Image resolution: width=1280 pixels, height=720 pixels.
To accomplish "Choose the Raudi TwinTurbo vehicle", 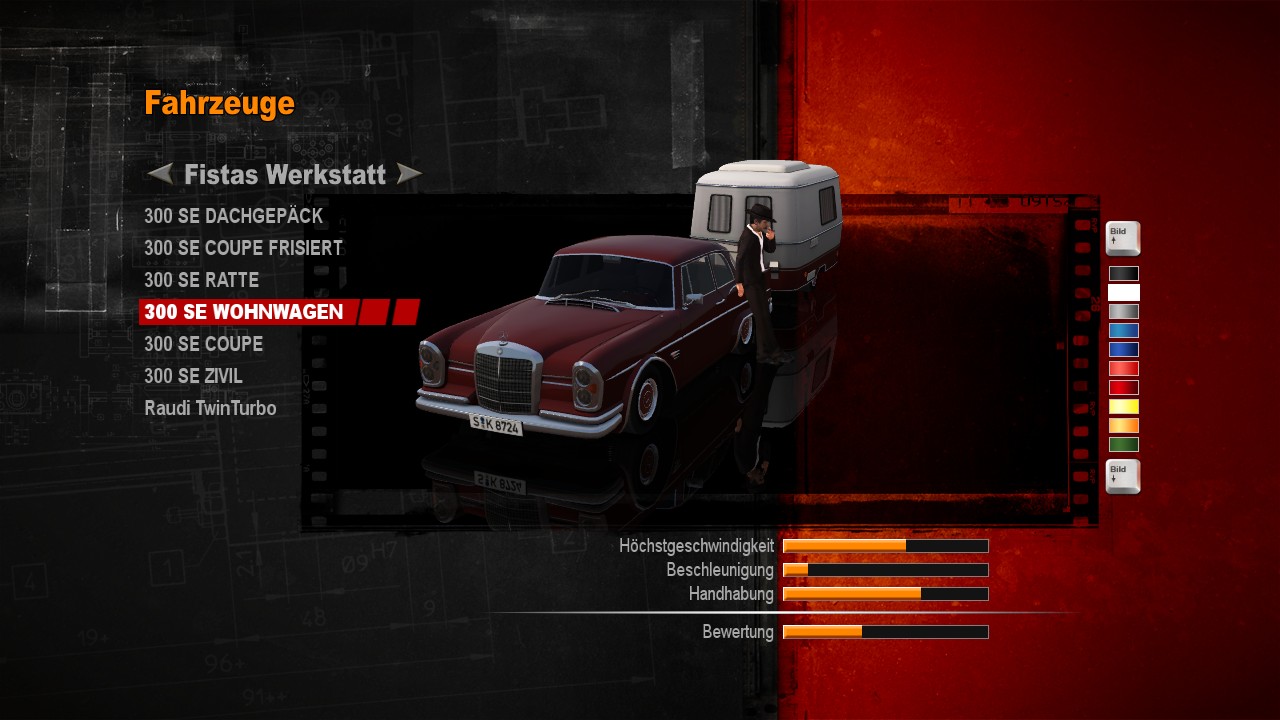I will pos(210,408).
